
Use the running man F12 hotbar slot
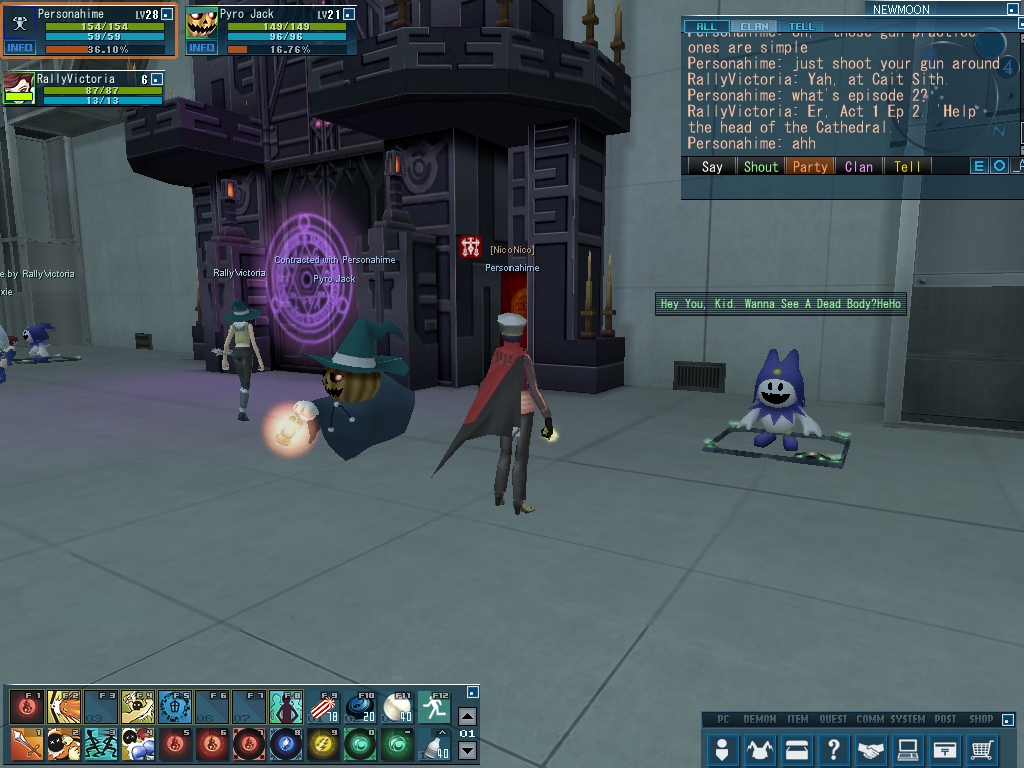[x=434, y=707]
